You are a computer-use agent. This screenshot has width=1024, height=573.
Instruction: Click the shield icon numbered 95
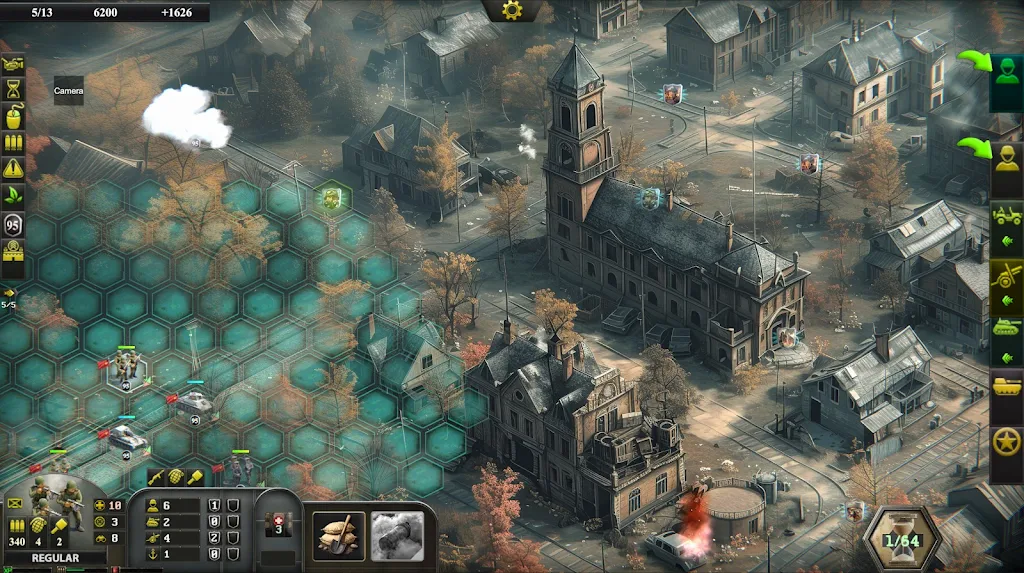(x=13, y=224)
